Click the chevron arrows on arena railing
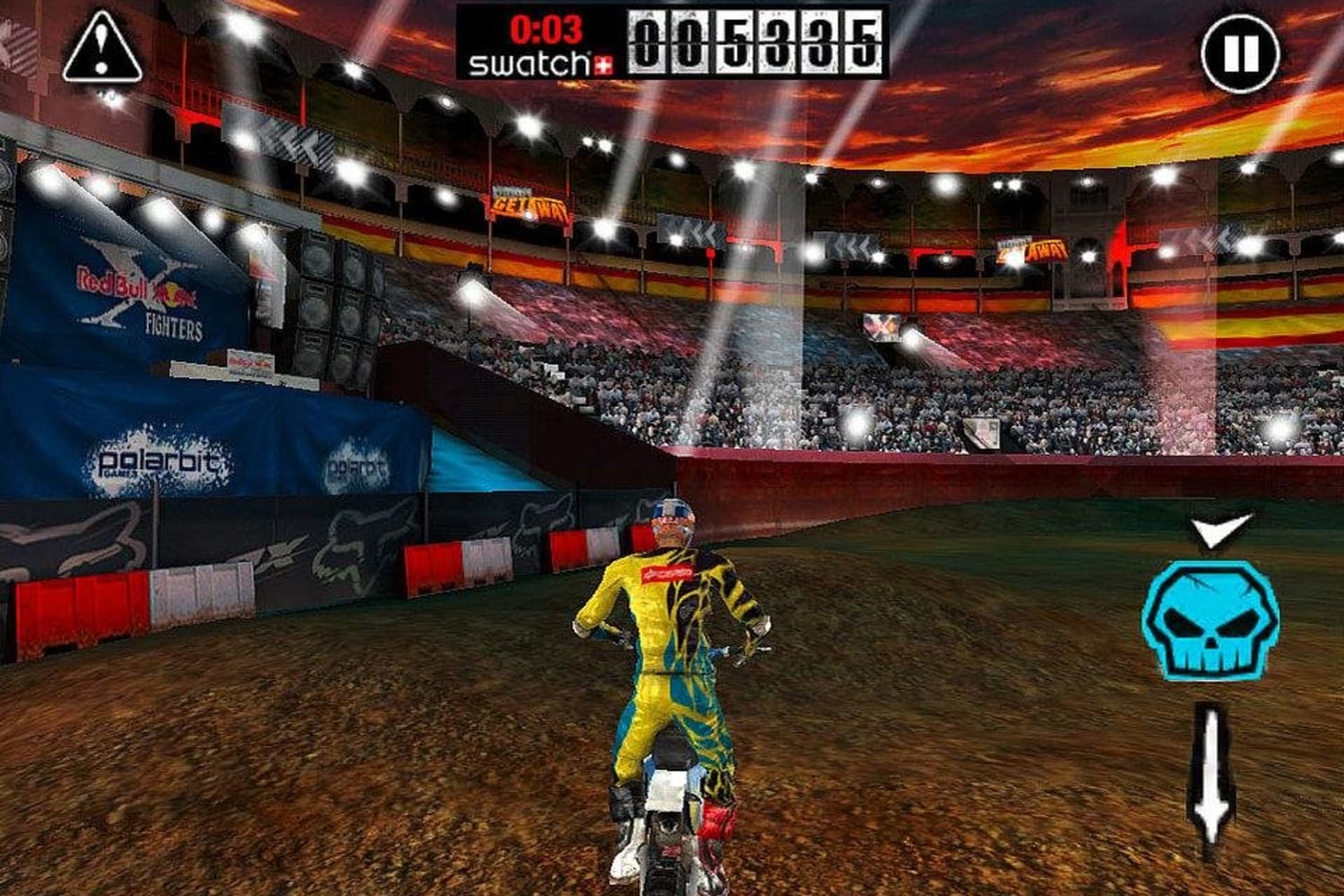 pyautogui.click(x=697, y=231)
